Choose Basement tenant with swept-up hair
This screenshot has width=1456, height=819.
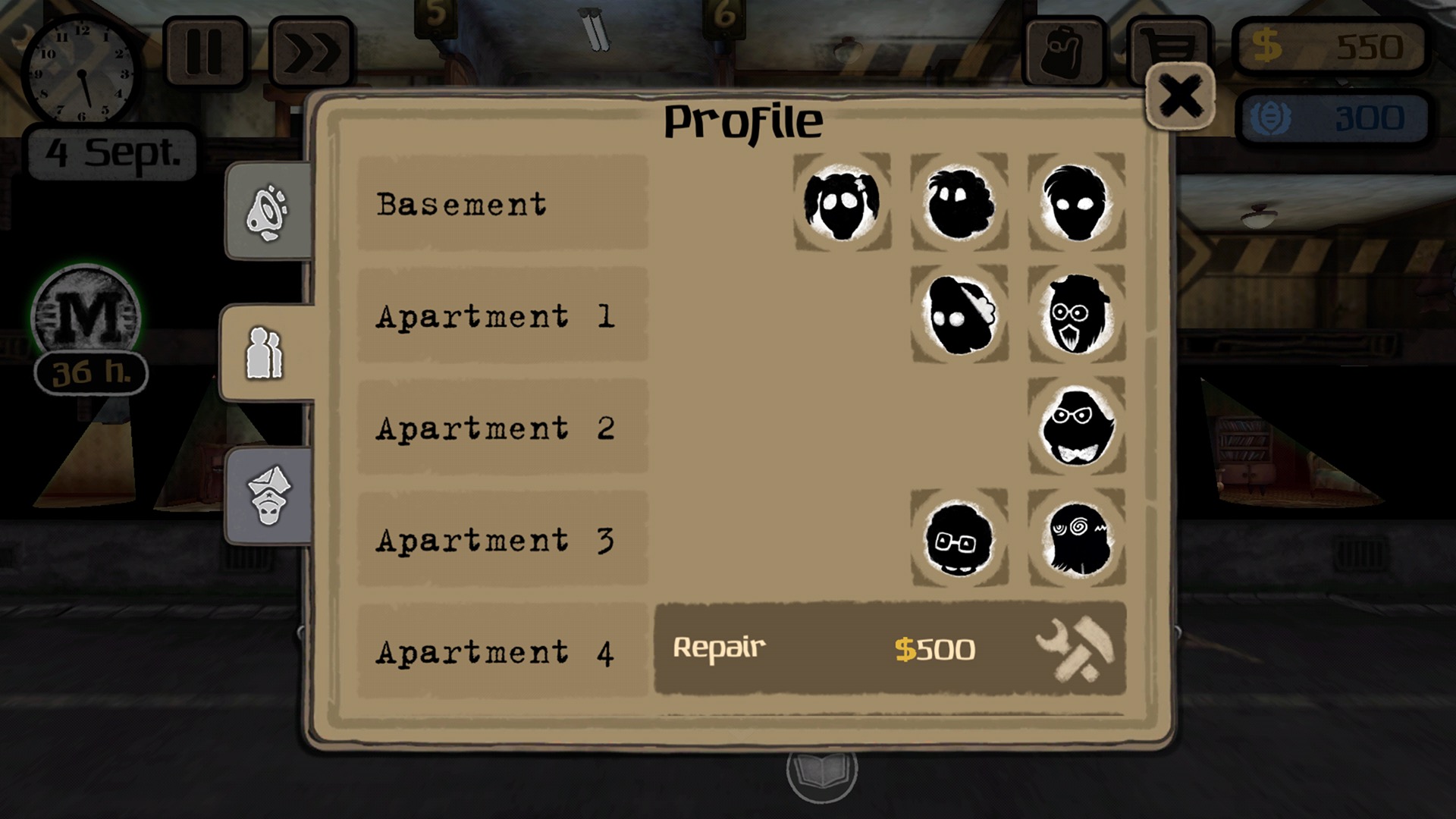1075,202
